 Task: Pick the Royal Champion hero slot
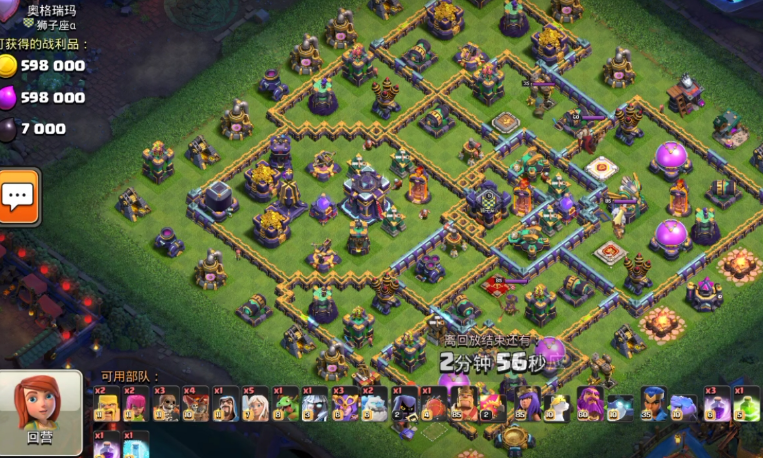653,403
